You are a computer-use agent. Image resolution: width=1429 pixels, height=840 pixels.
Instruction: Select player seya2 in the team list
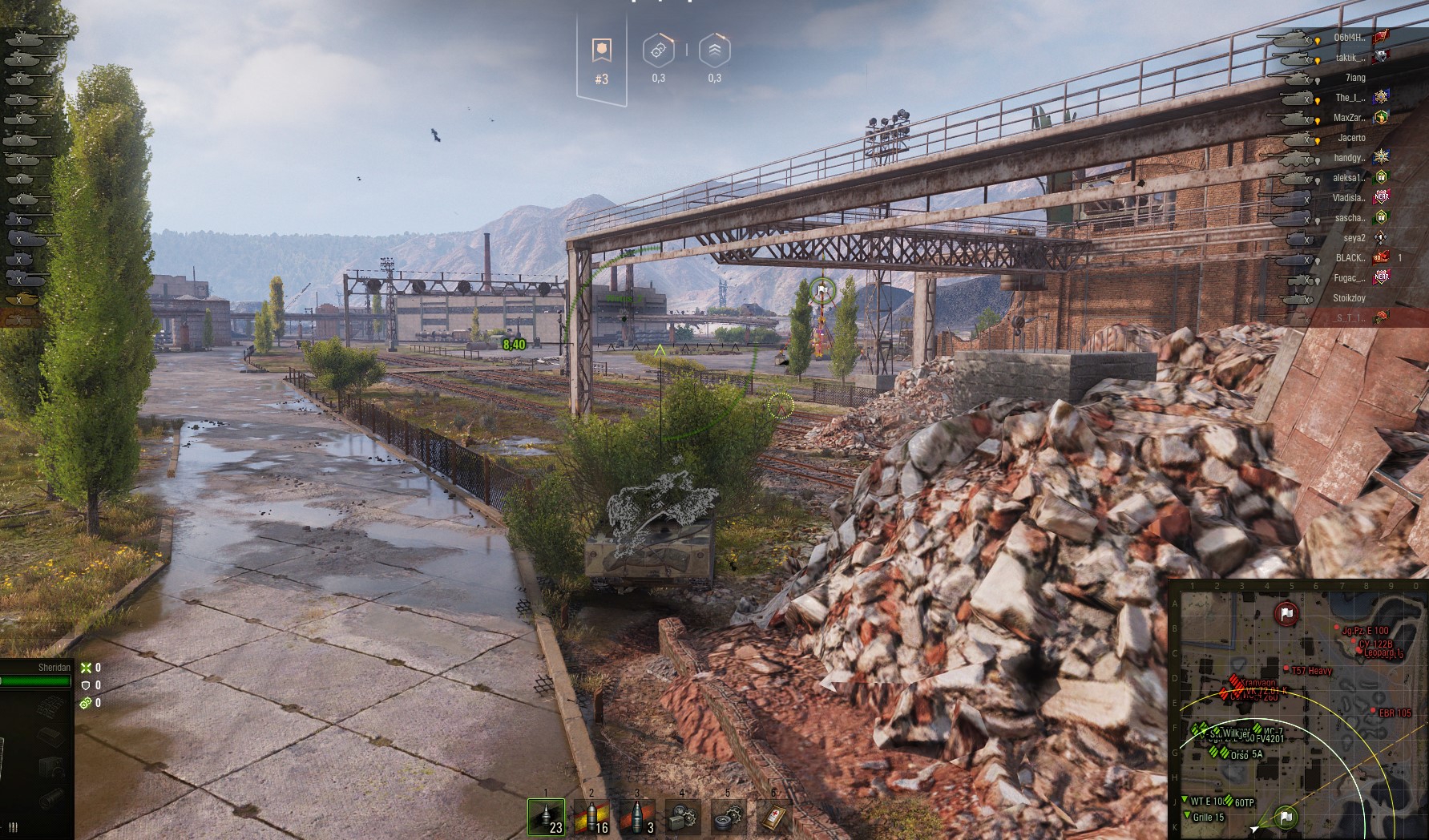[1354, 238]
